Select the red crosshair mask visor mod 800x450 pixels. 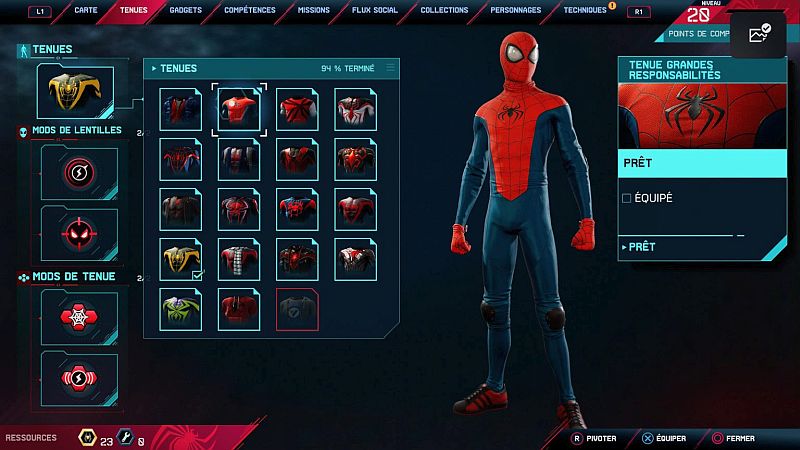click(x=78, y=231)
